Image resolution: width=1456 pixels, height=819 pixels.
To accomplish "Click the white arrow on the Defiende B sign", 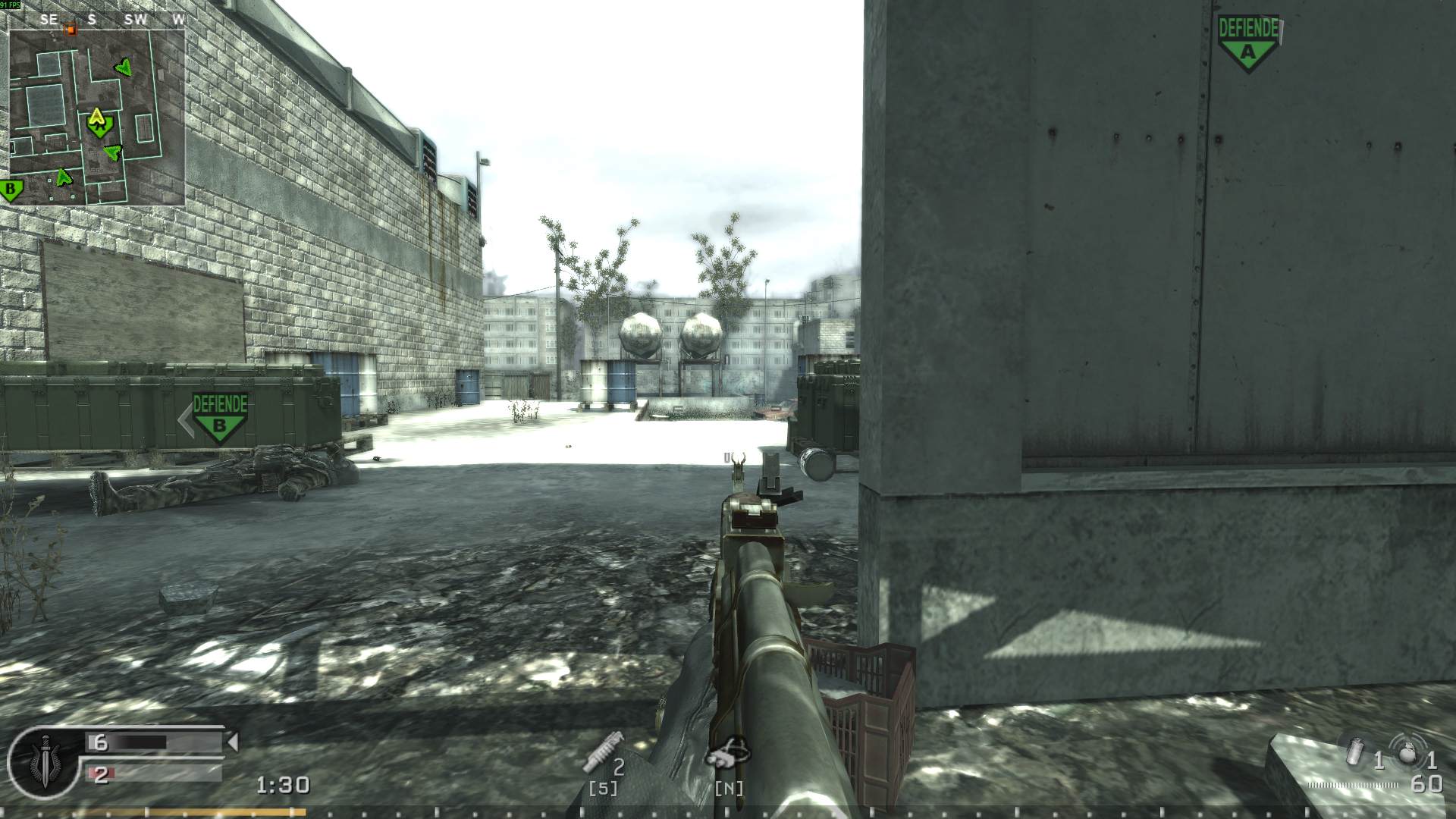I will click(184, 418).
